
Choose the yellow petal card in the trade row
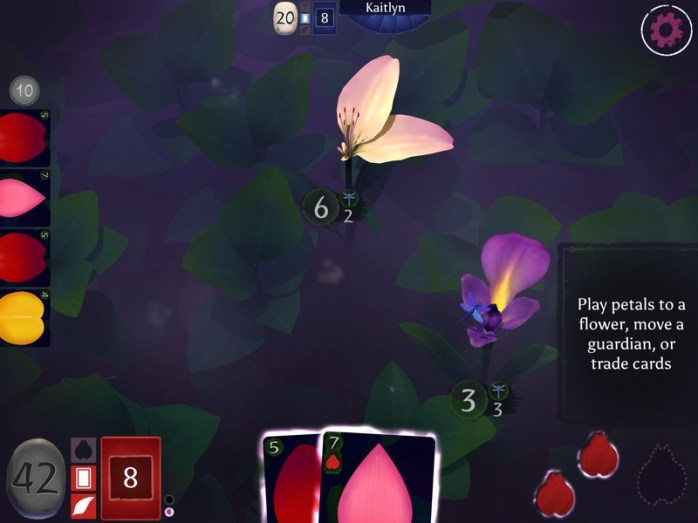pos(24,317)
